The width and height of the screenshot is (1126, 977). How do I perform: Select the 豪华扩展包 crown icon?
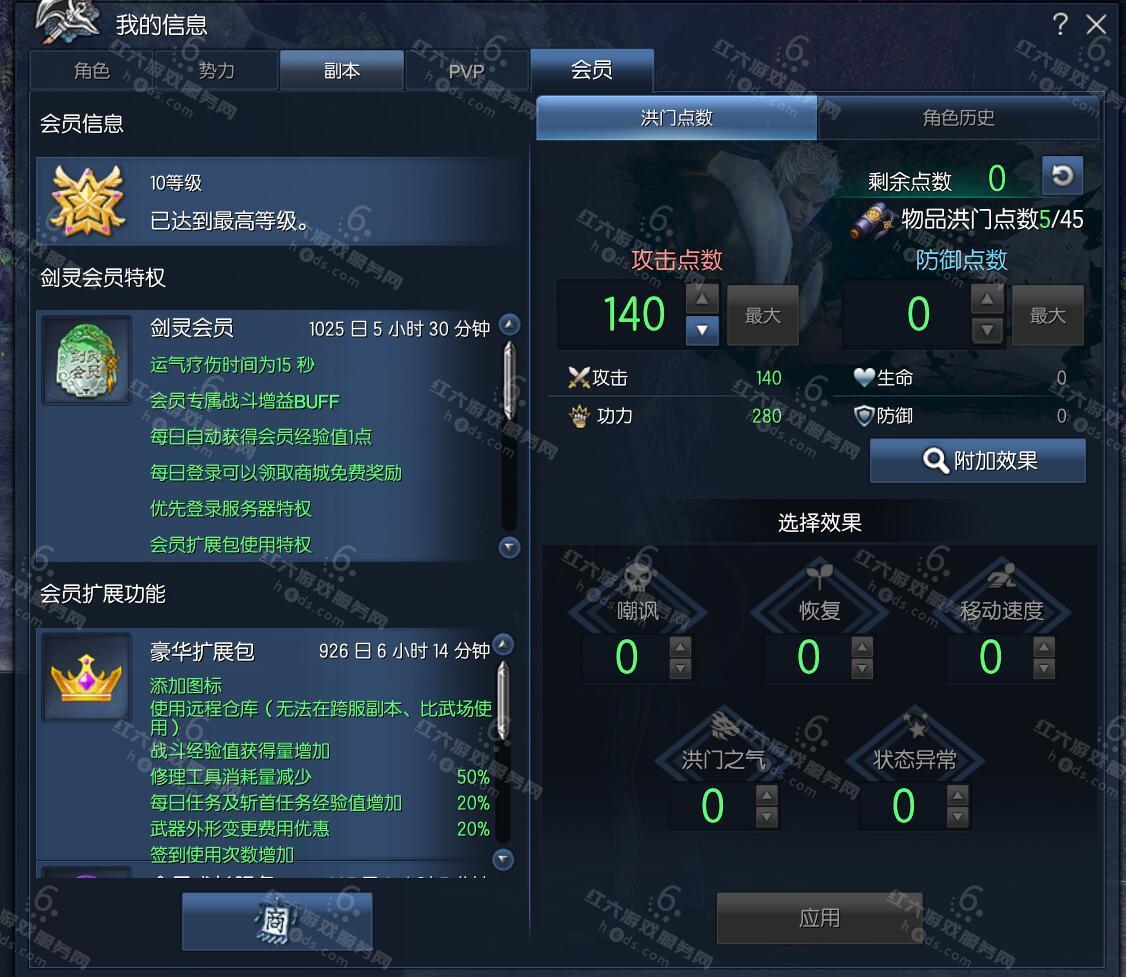(86, 676)
